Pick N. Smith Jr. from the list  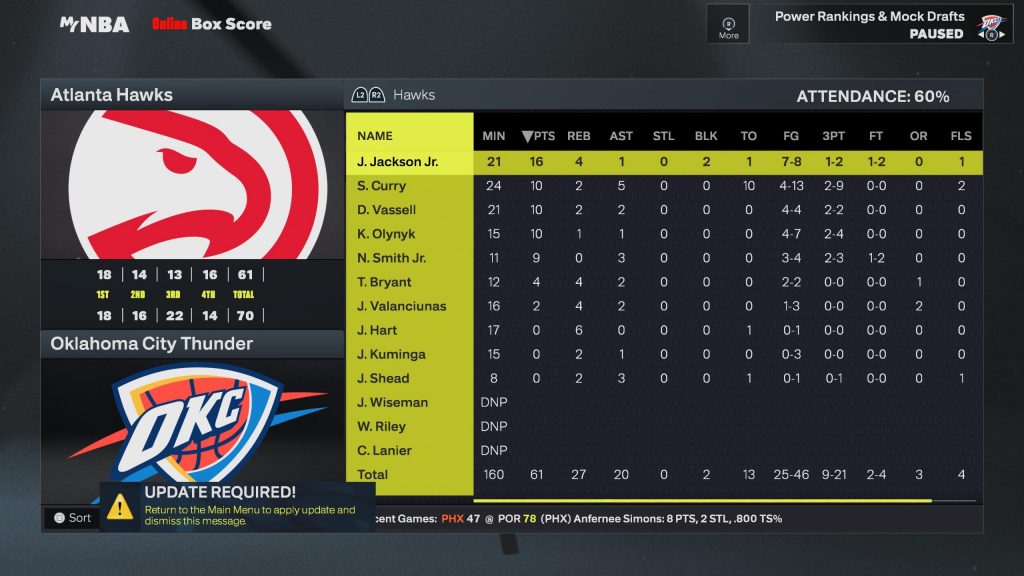point(391,258)
